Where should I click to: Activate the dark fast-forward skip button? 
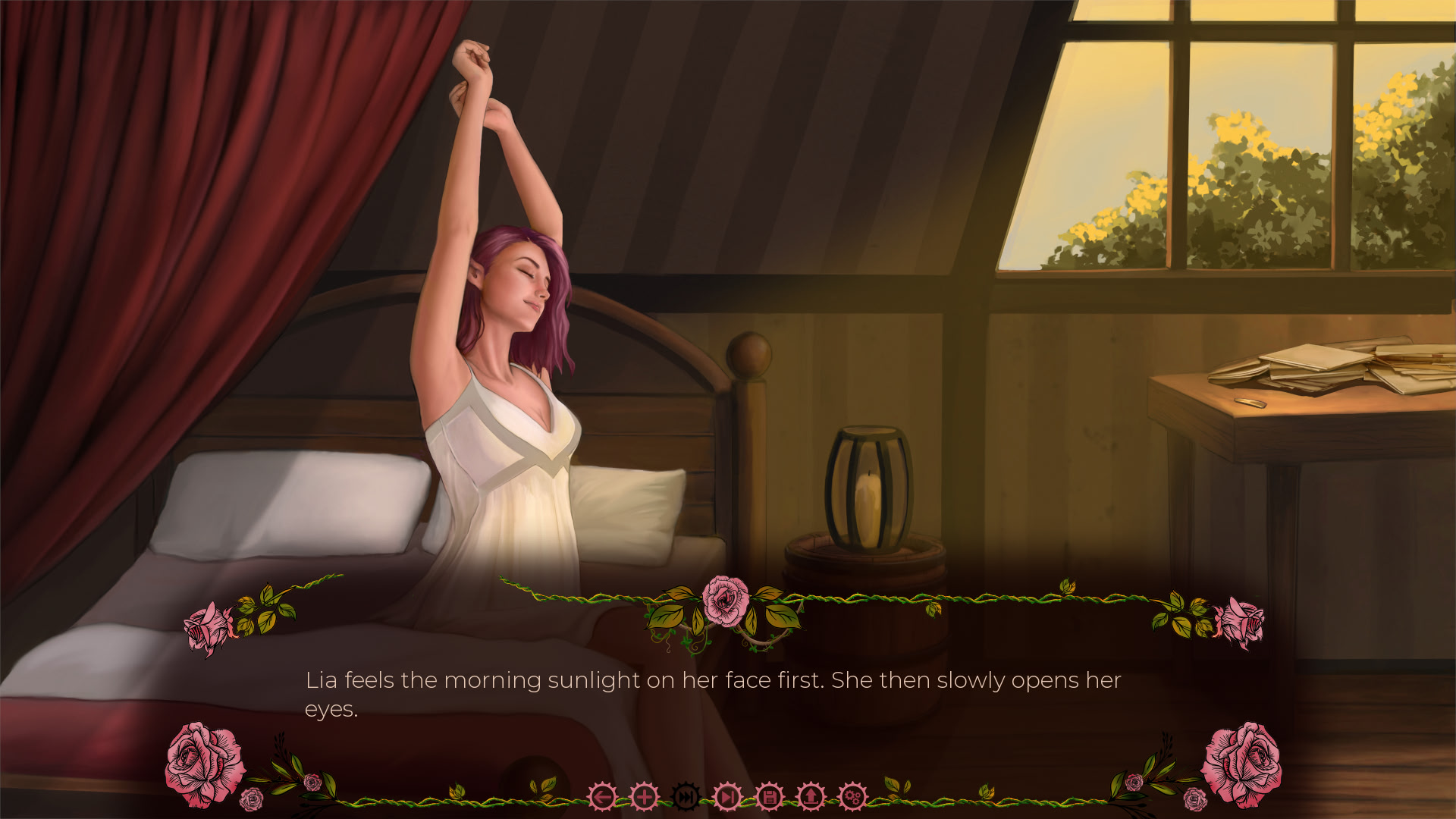click(686, 797)
